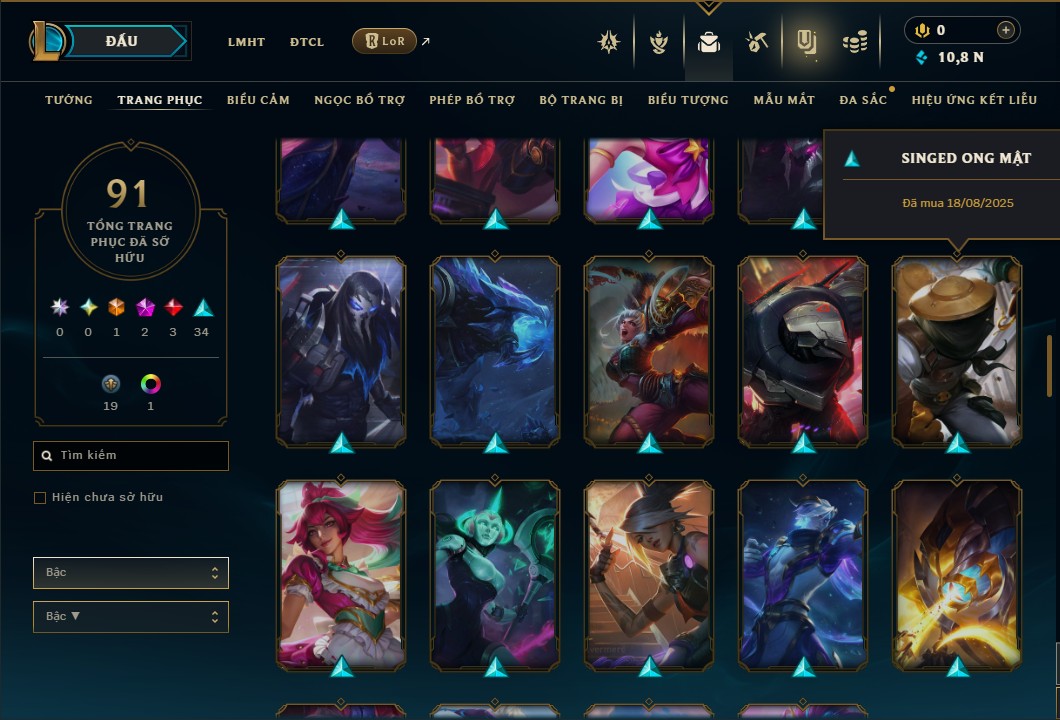The image size is (1060, 720).
Task: Switch to the LMHT game tab
Action: (246, 42)
